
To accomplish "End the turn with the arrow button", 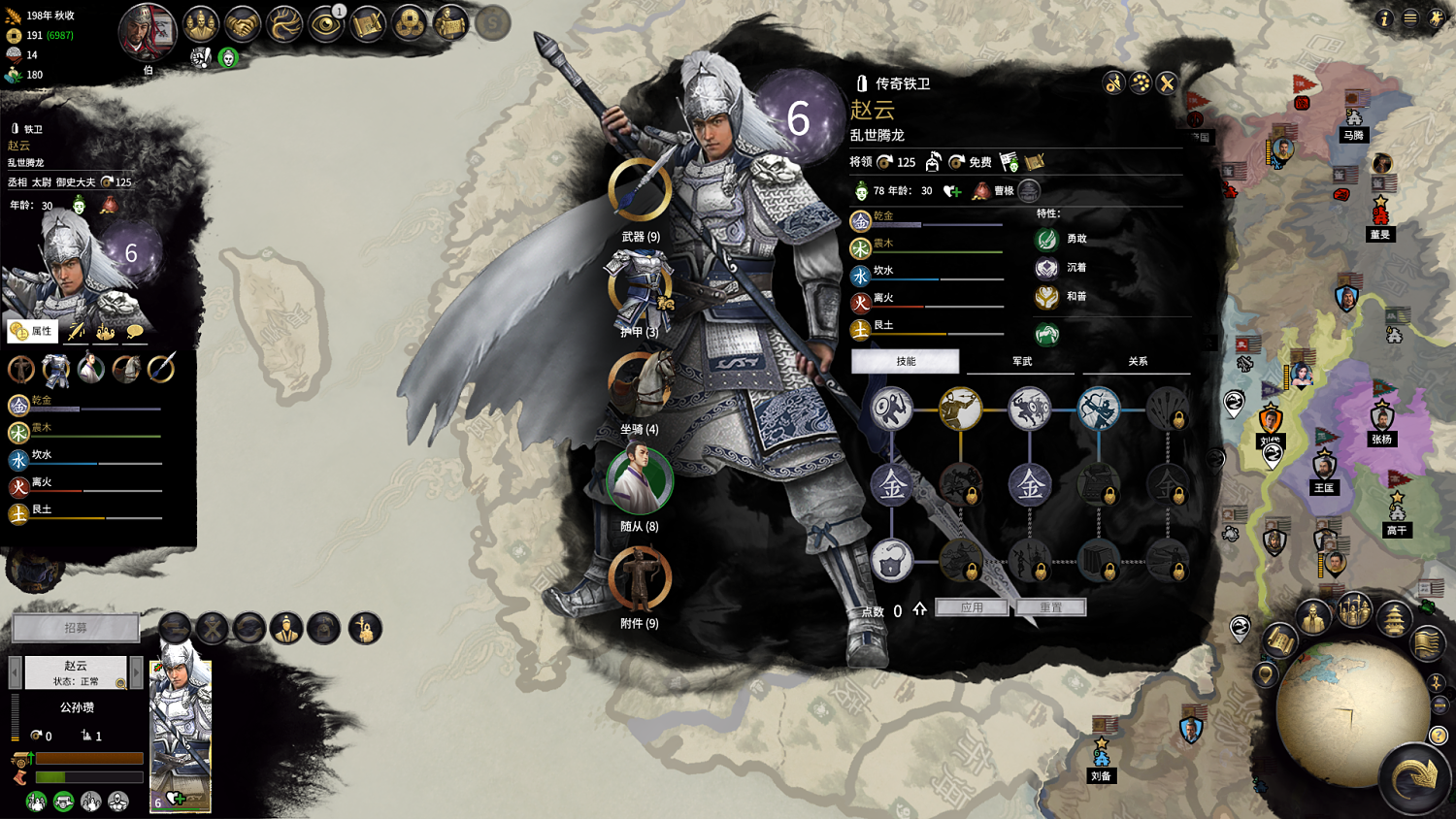I will (x=1414, y=776).
